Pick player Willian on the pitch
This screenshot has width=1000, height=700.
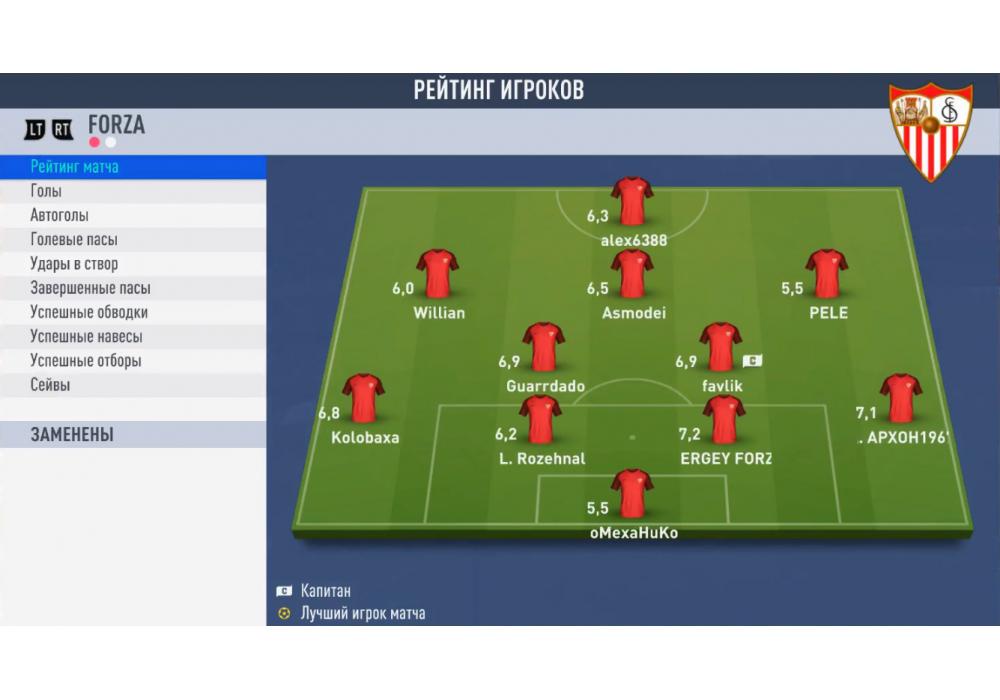(x=437, y=274)
